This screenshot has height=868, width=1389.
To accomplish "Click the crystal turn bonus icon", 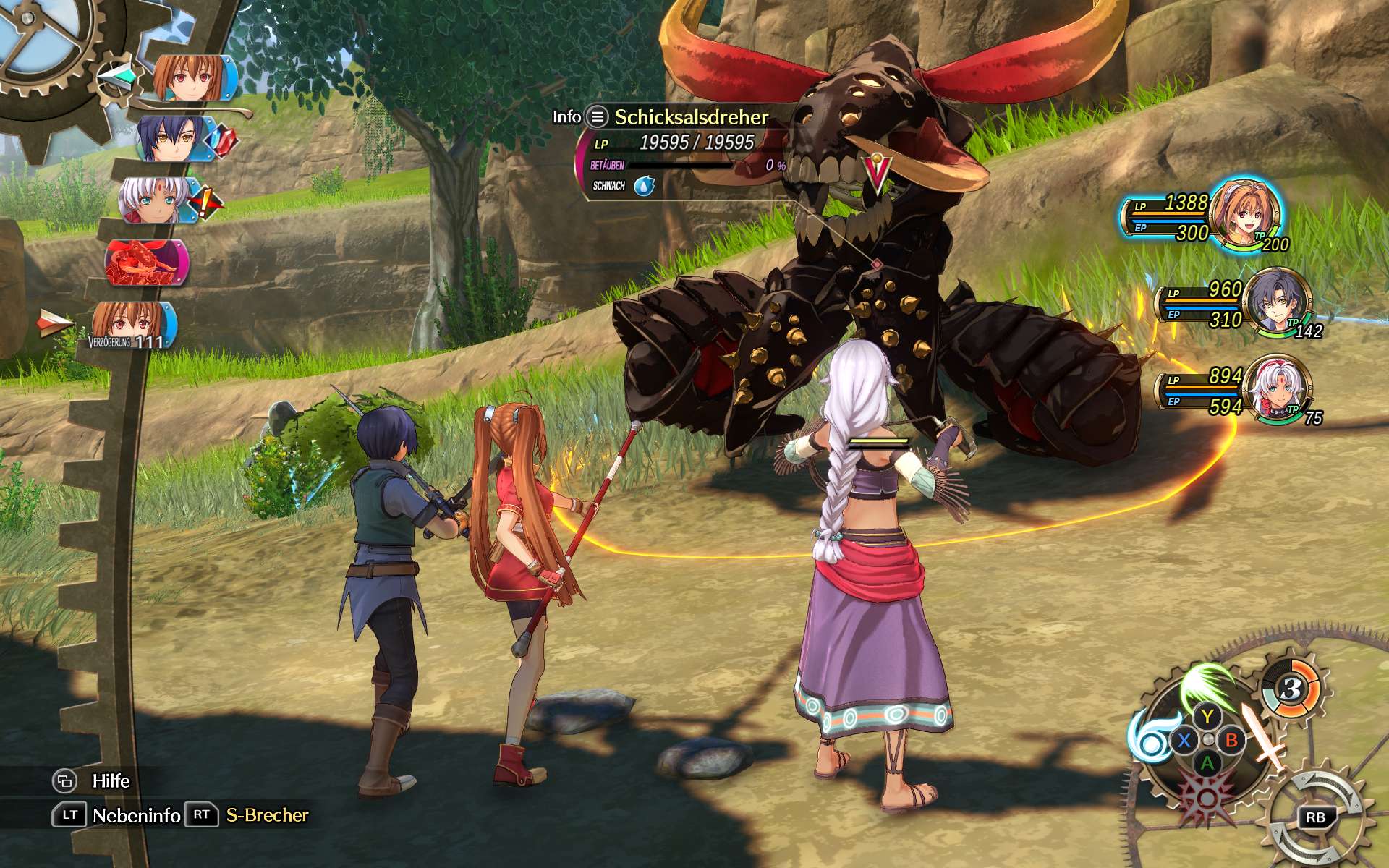I will (223, 139).
